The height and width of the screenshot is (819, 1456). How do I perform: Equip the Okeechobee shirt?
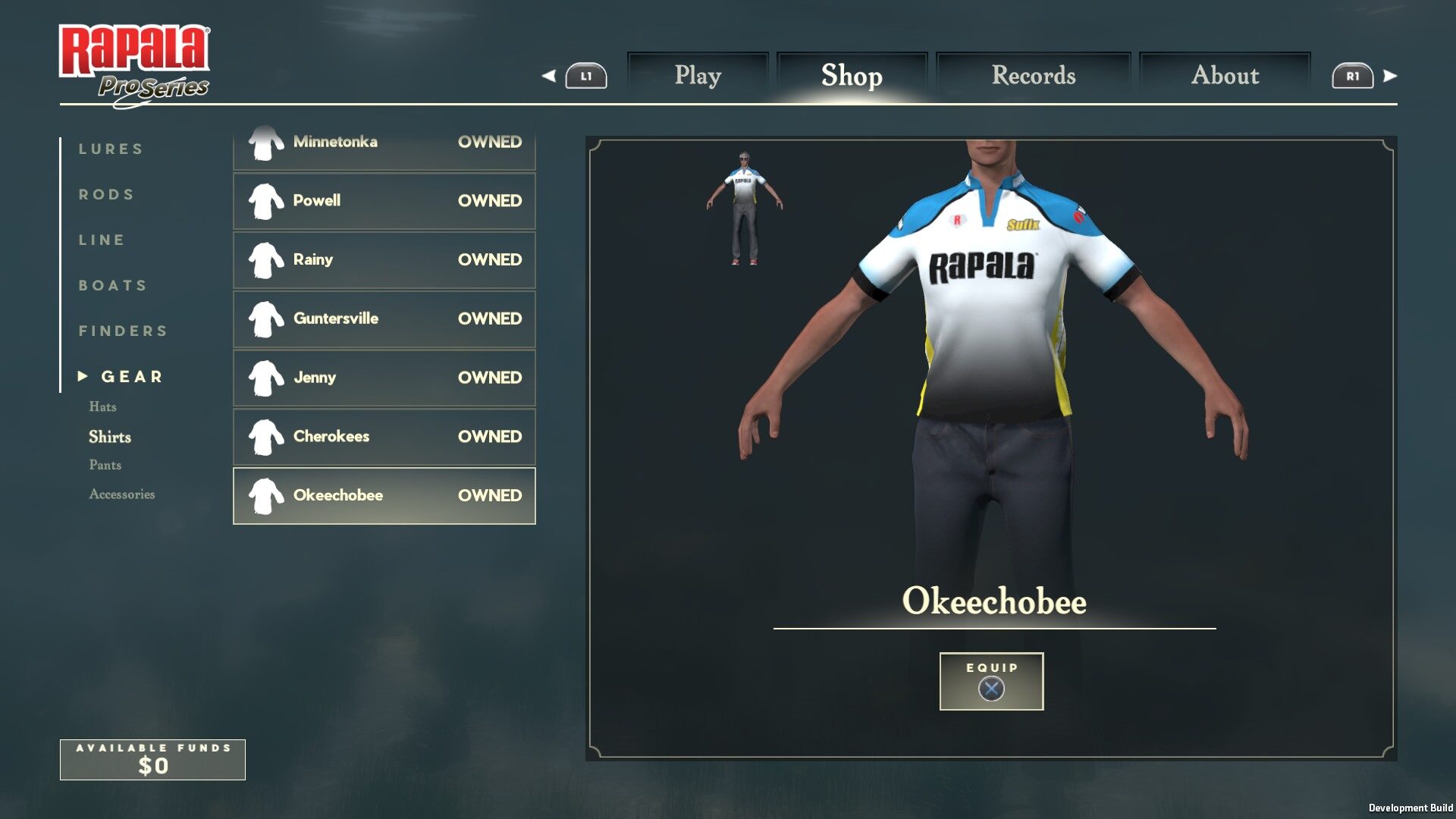point(990,681)
